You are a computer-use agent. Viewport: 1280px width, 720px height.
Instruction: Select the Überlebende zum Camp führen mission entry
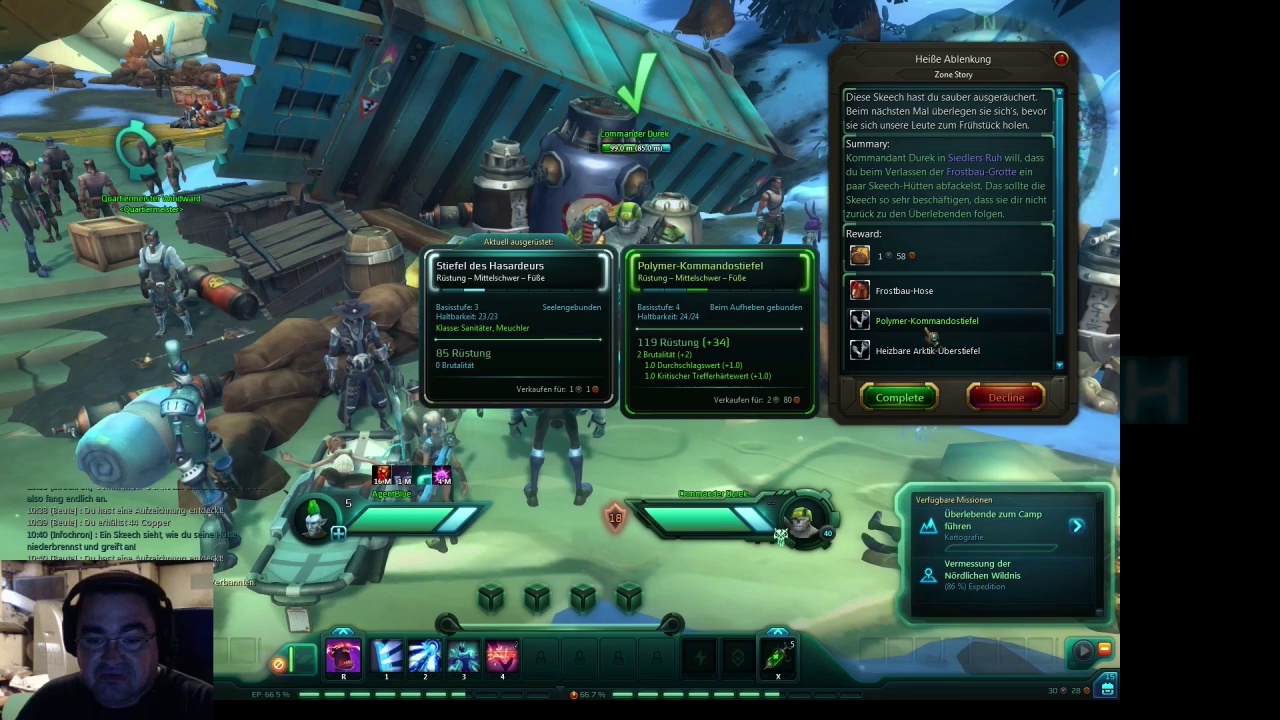[992, 520]
